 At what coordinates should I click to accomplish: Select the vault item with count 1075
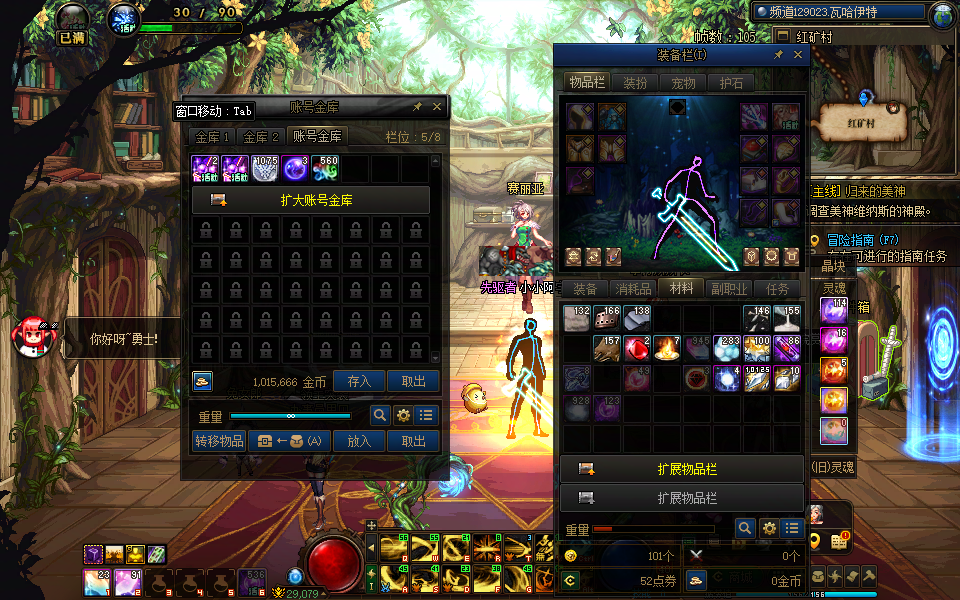point(265,168)
